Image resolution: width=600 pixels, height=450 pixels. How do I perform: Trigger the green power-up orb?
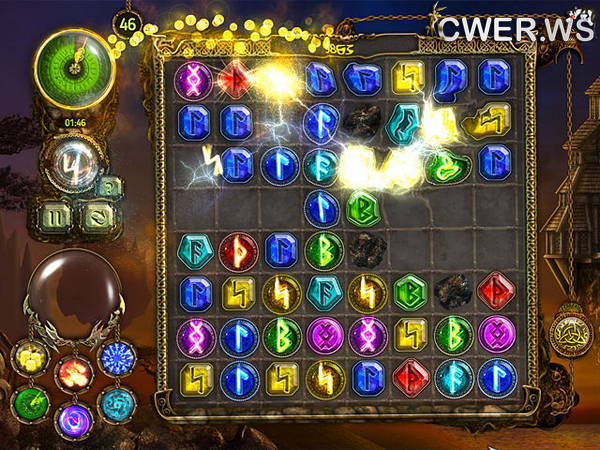coord(30,403)
